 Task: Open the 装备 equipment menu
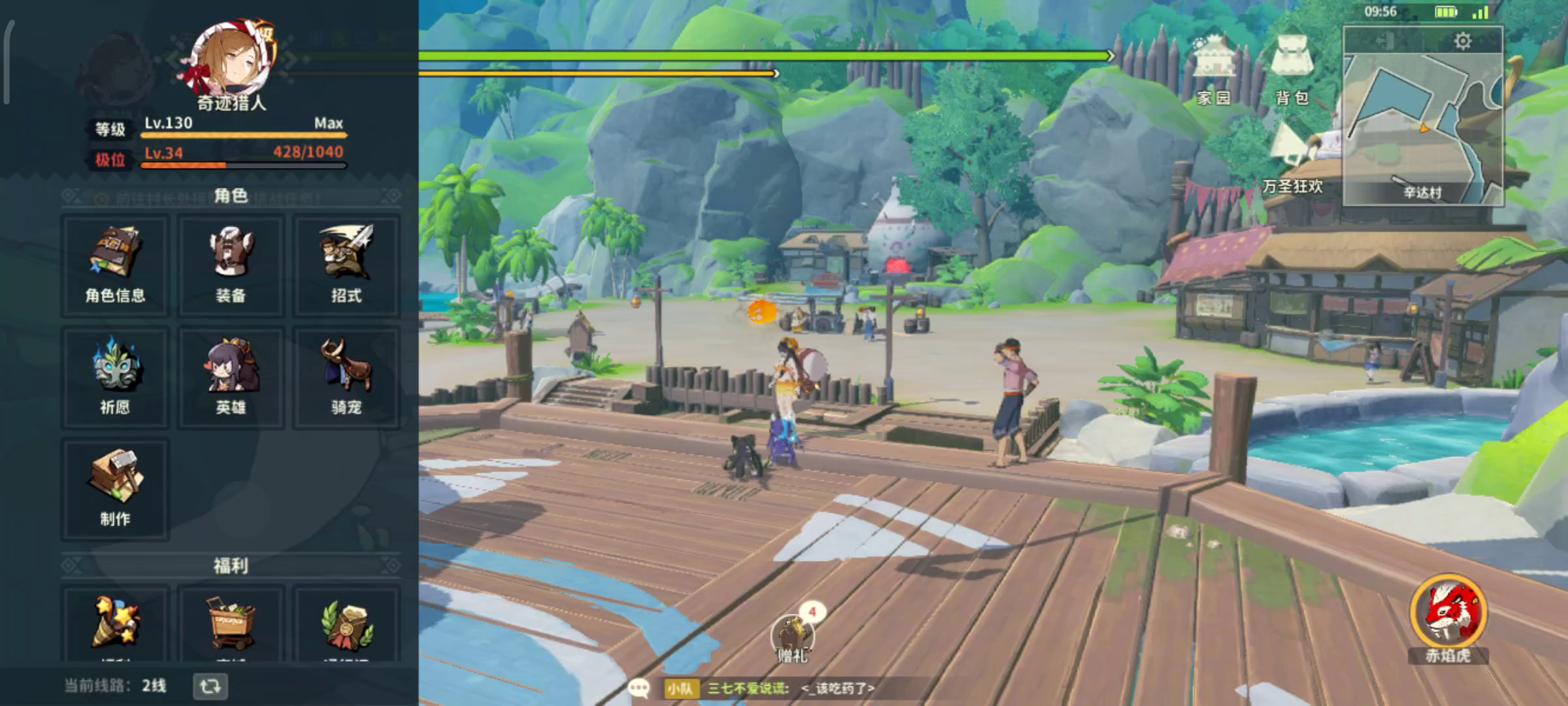pos(231,266)
